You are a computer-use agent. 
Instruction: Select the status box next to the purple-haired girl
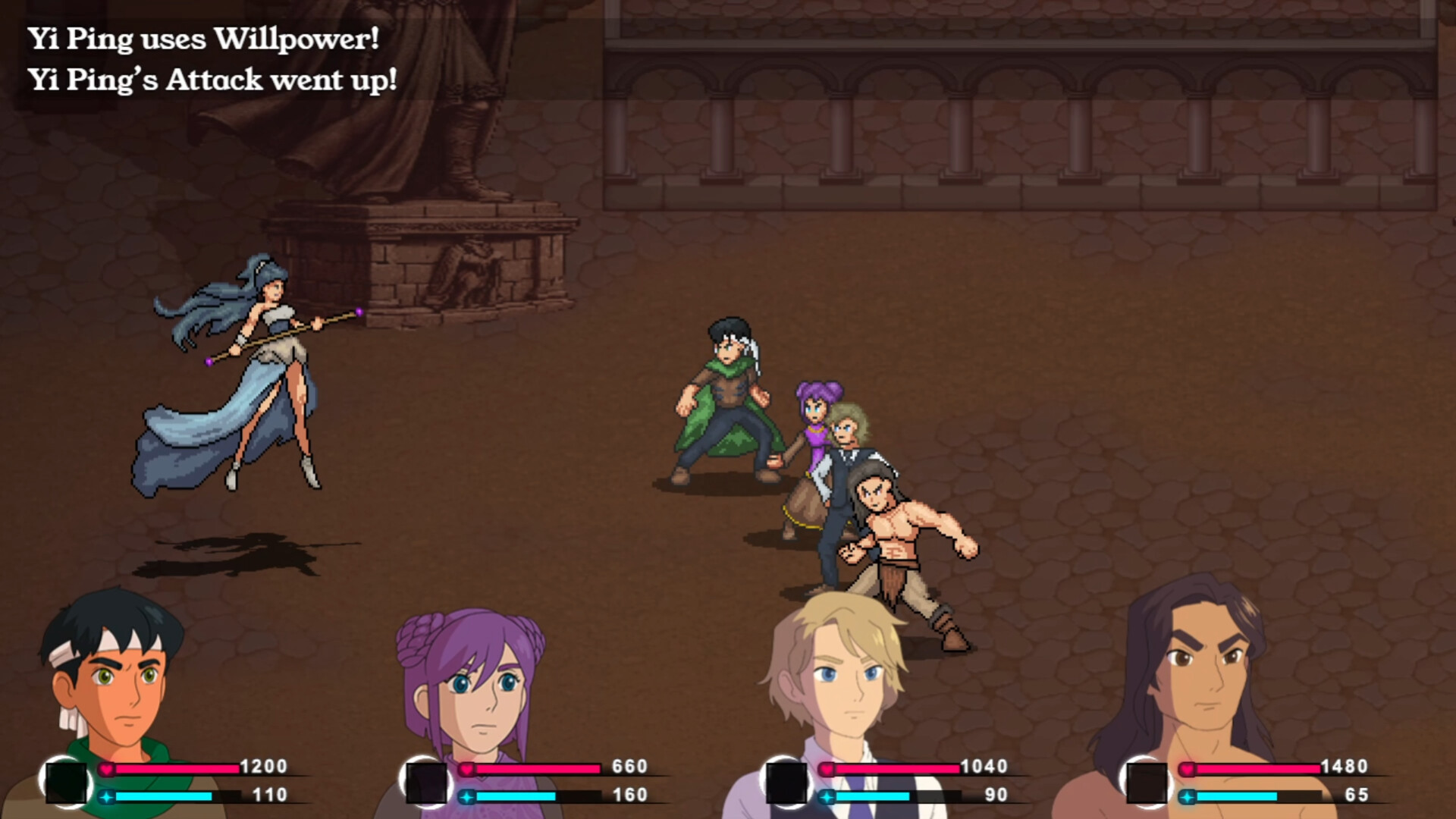(x=426, y=781)
